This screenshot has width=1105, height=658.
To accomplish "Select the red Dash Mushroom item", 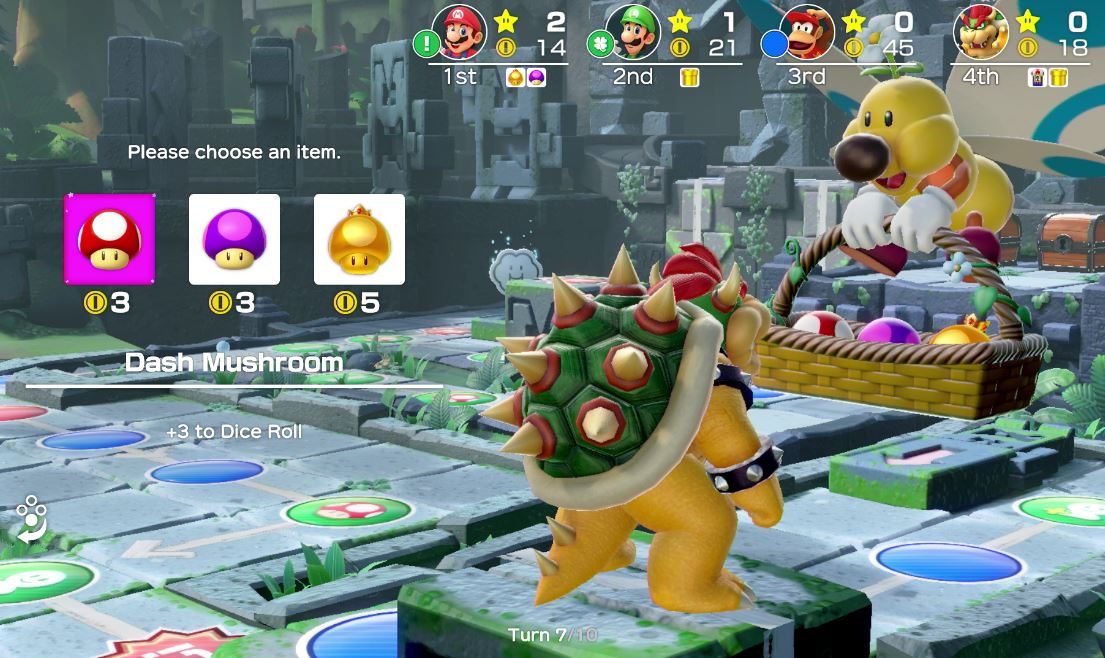I will point(110,240).
